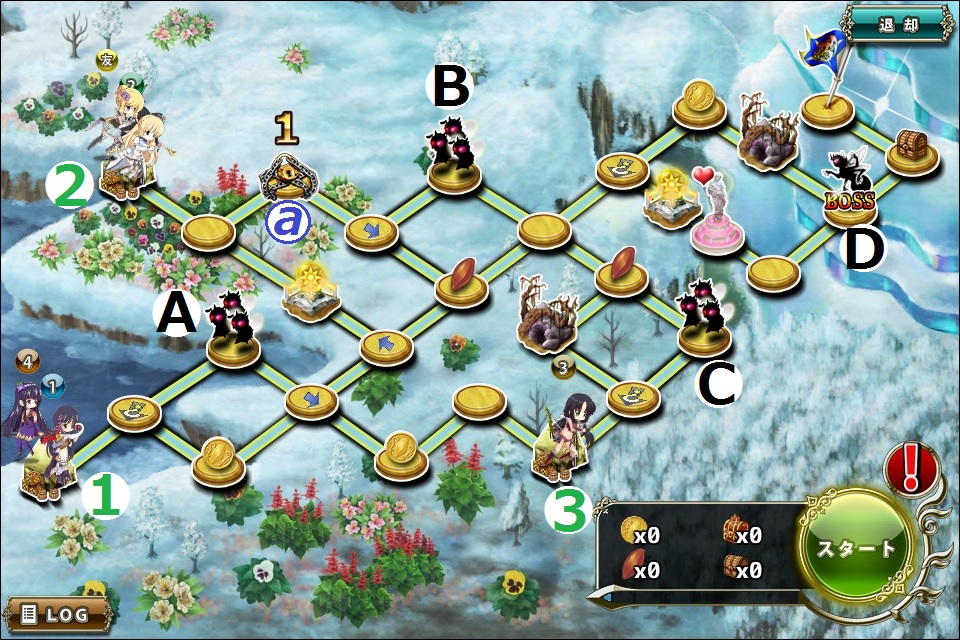The image size is (960, 640).
Task: Open the red exclamation alert icon
Action: pos(909,467)
